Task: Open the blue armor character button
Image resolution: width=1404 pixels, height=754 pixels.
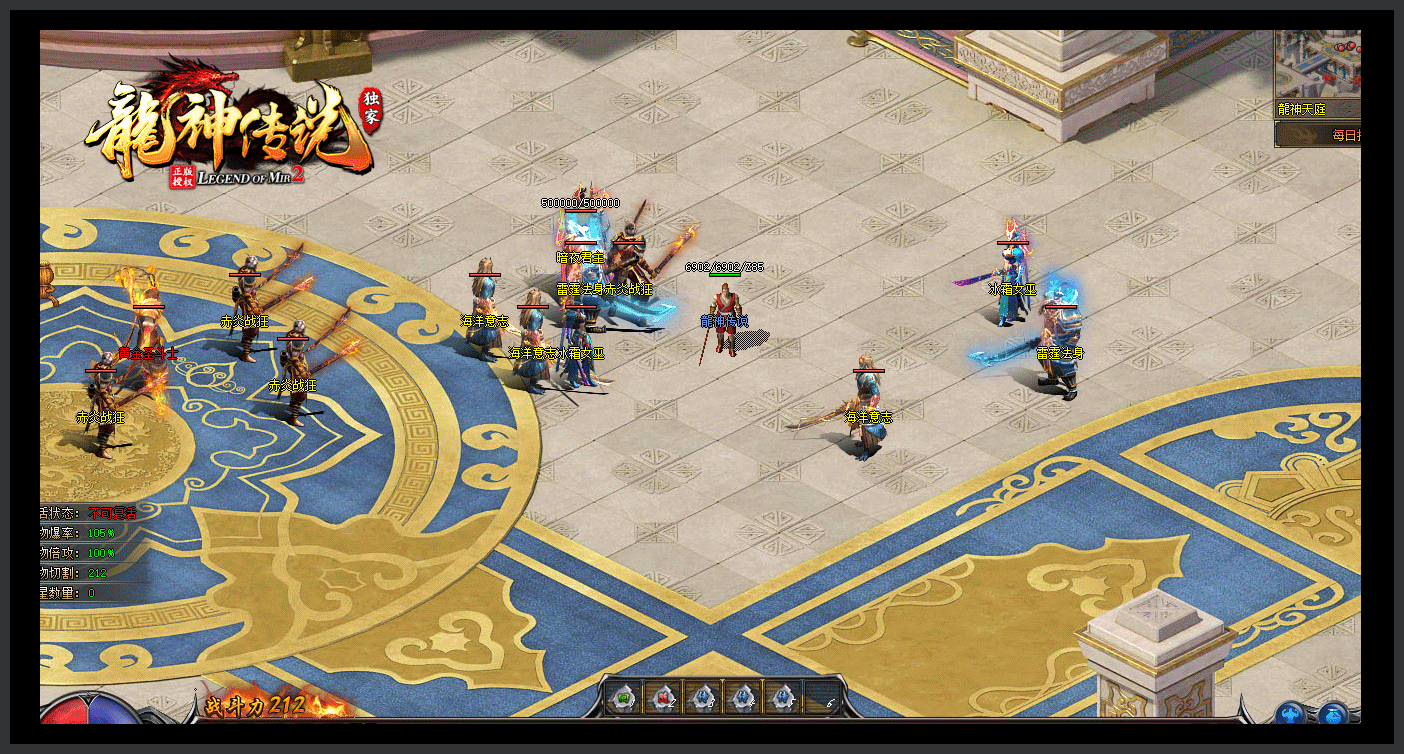Action: 1289,714
